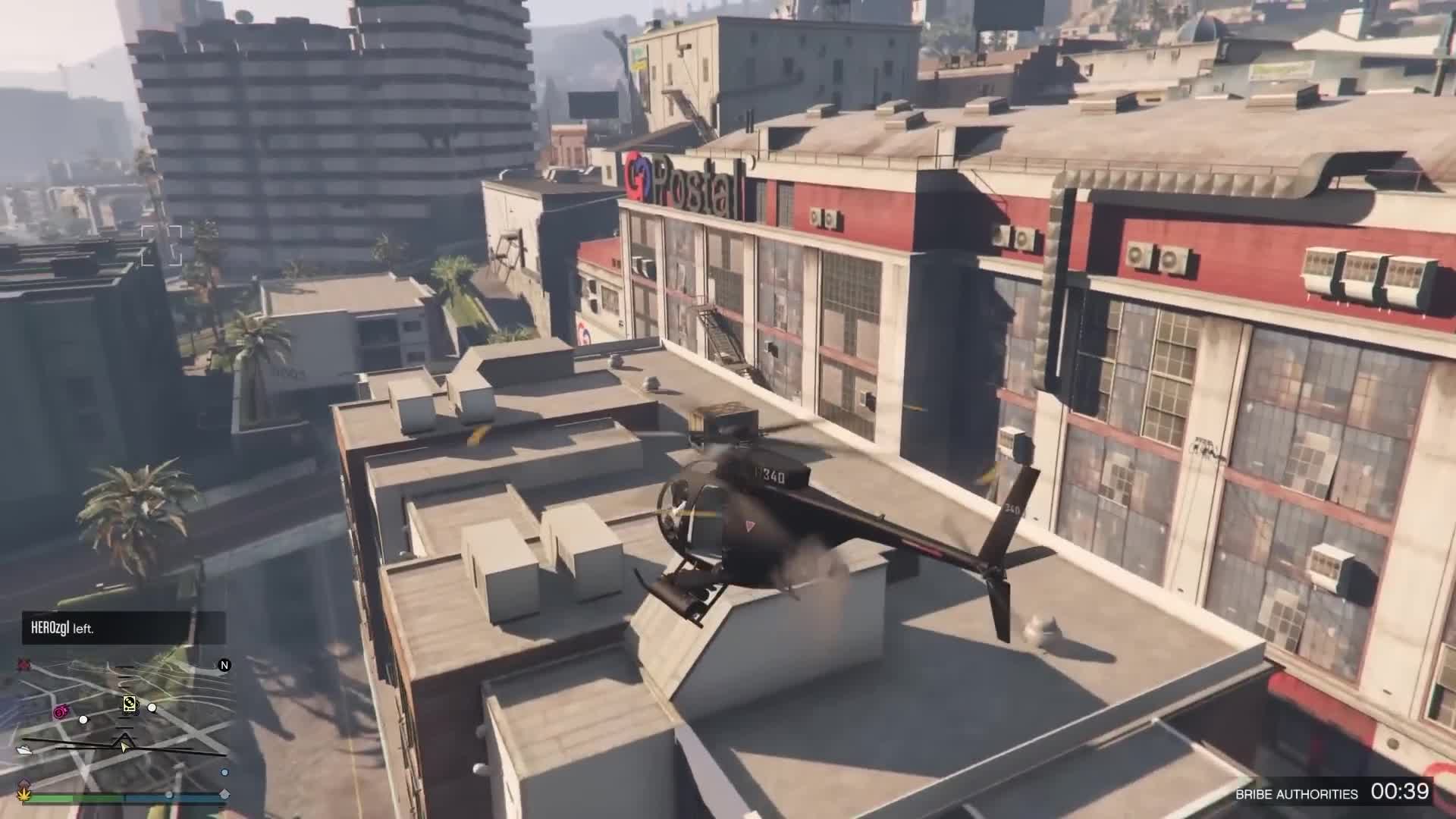The width and height of the screenshot is (1456, 819).
Task: Click the pink turbo upgrade blip on the minimap
Action: point(60,711)
